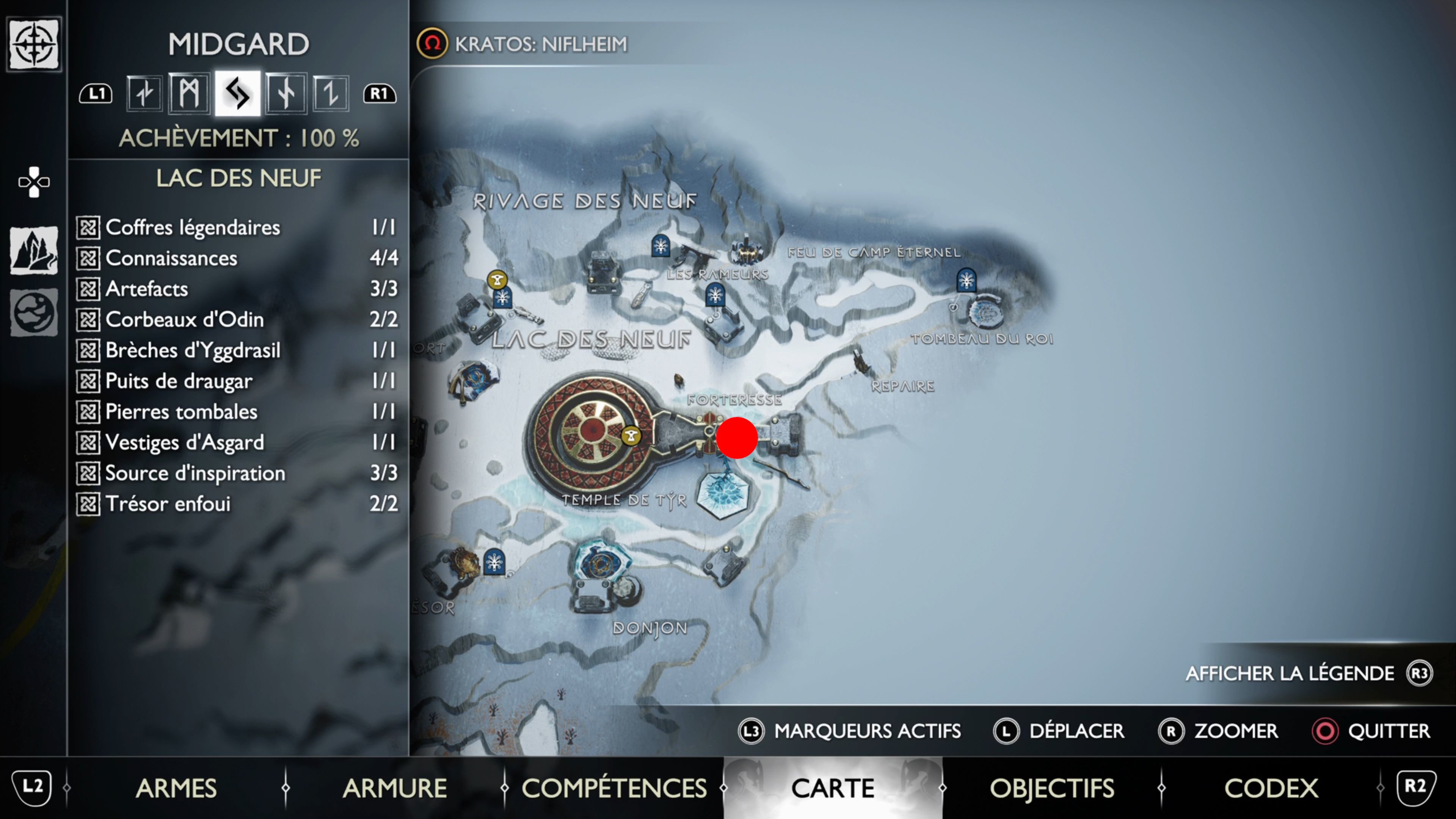Screen dimensions: 1456x819
Task: Open Marqueurs actifs
Action: 866,731
